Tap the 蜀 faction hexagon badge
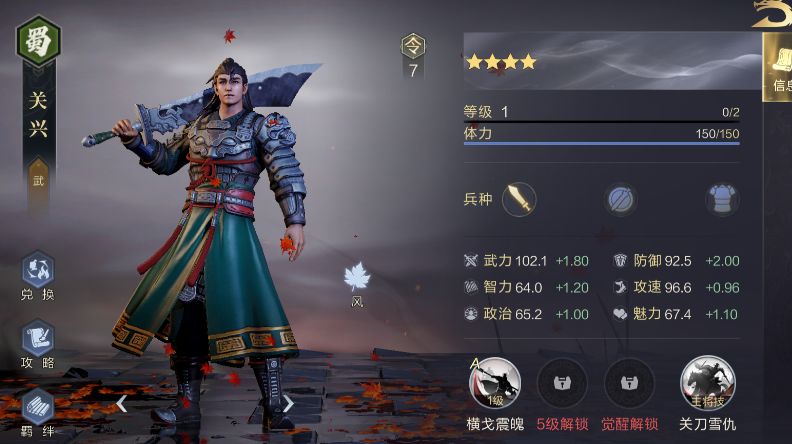 coord(39,40)
